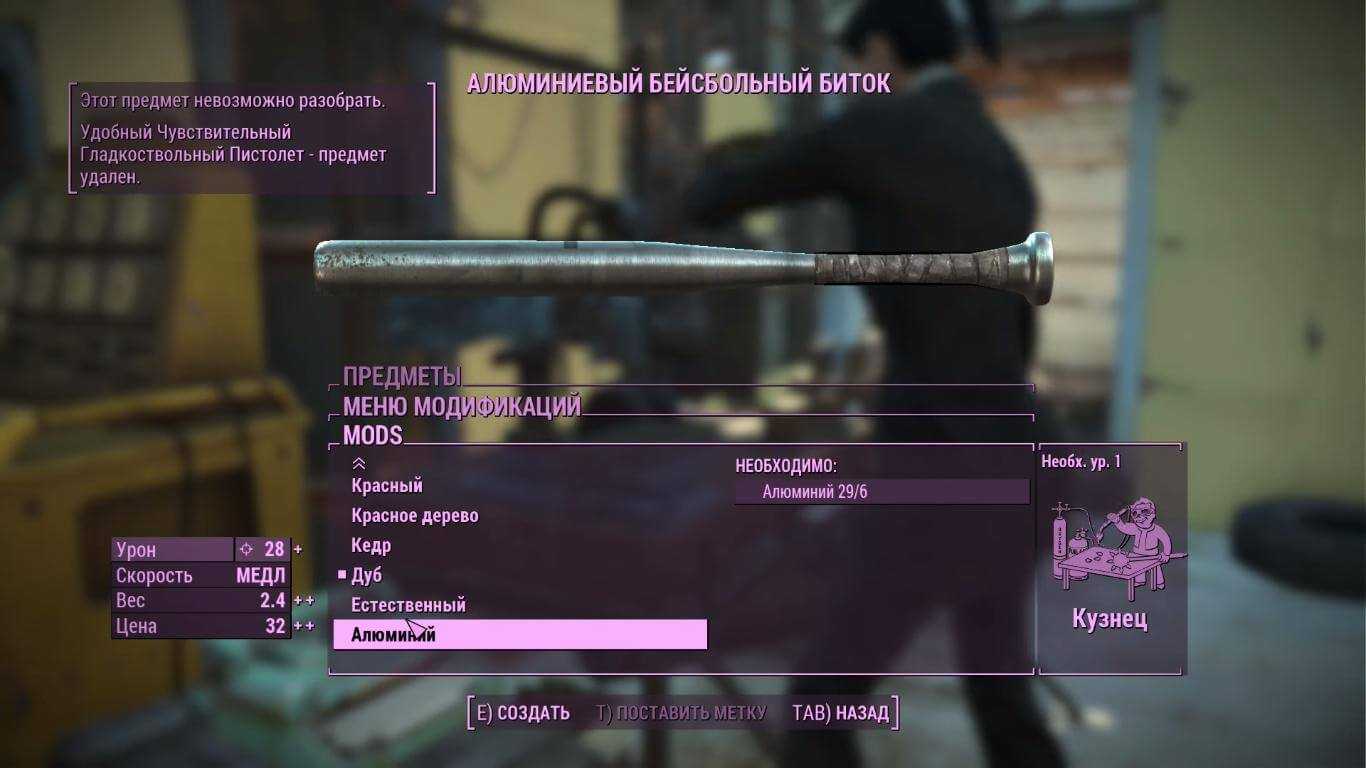Image resolution: width=1366 pixels, height=768 pixels.
Task: Click the scroll-up arrow above the mod list
Action: [359, 463]
